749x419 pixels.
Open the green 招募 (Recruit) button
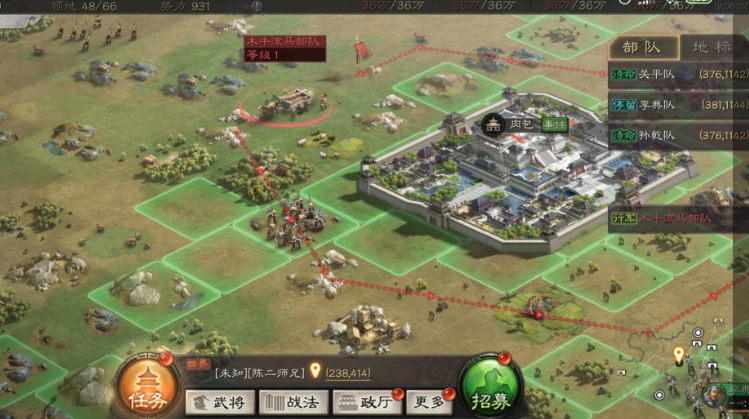(490, 386)
